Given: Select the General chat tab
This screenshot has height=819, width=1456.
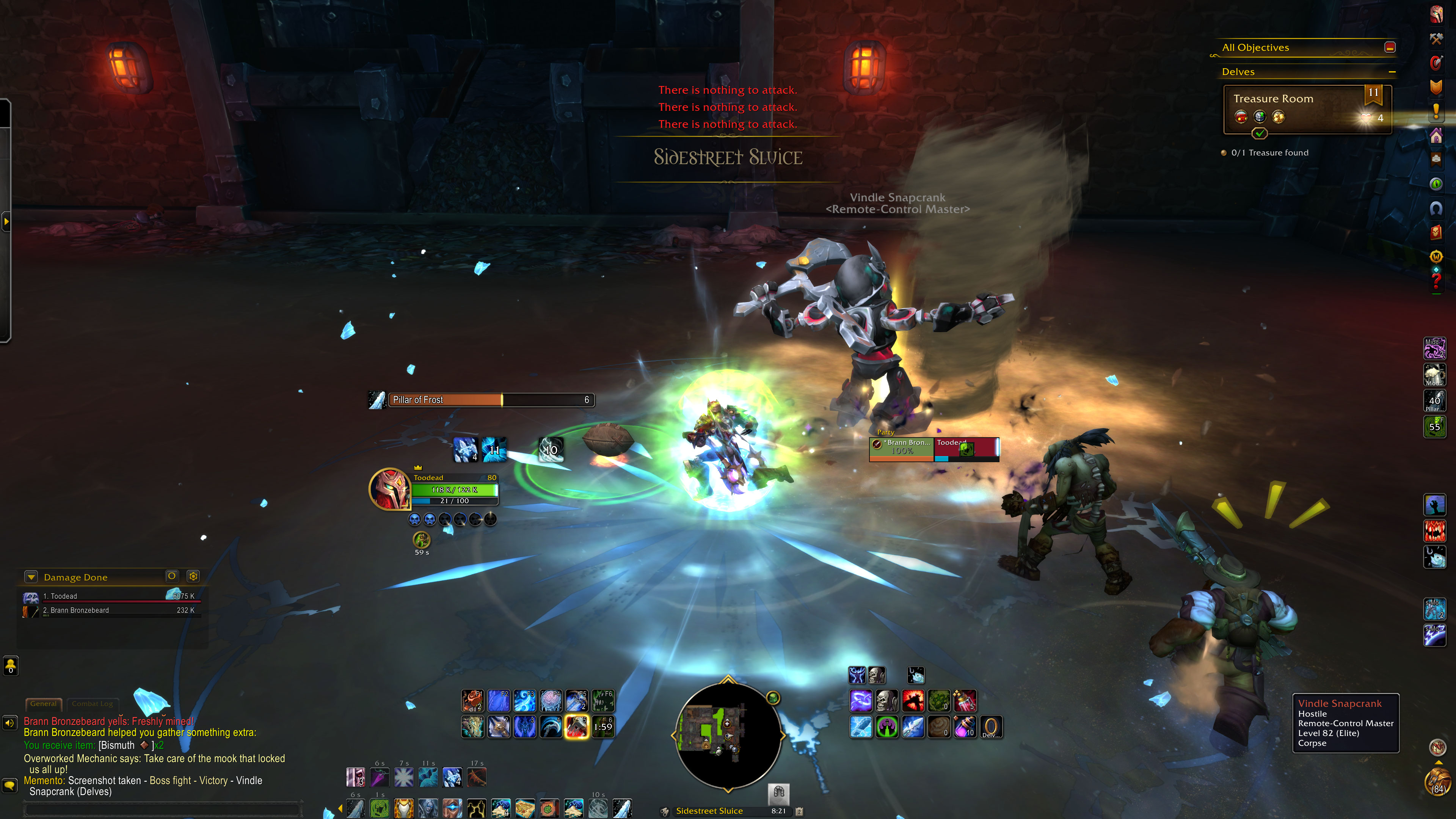Looking at the screenshot, I should [x=44, y=704].
